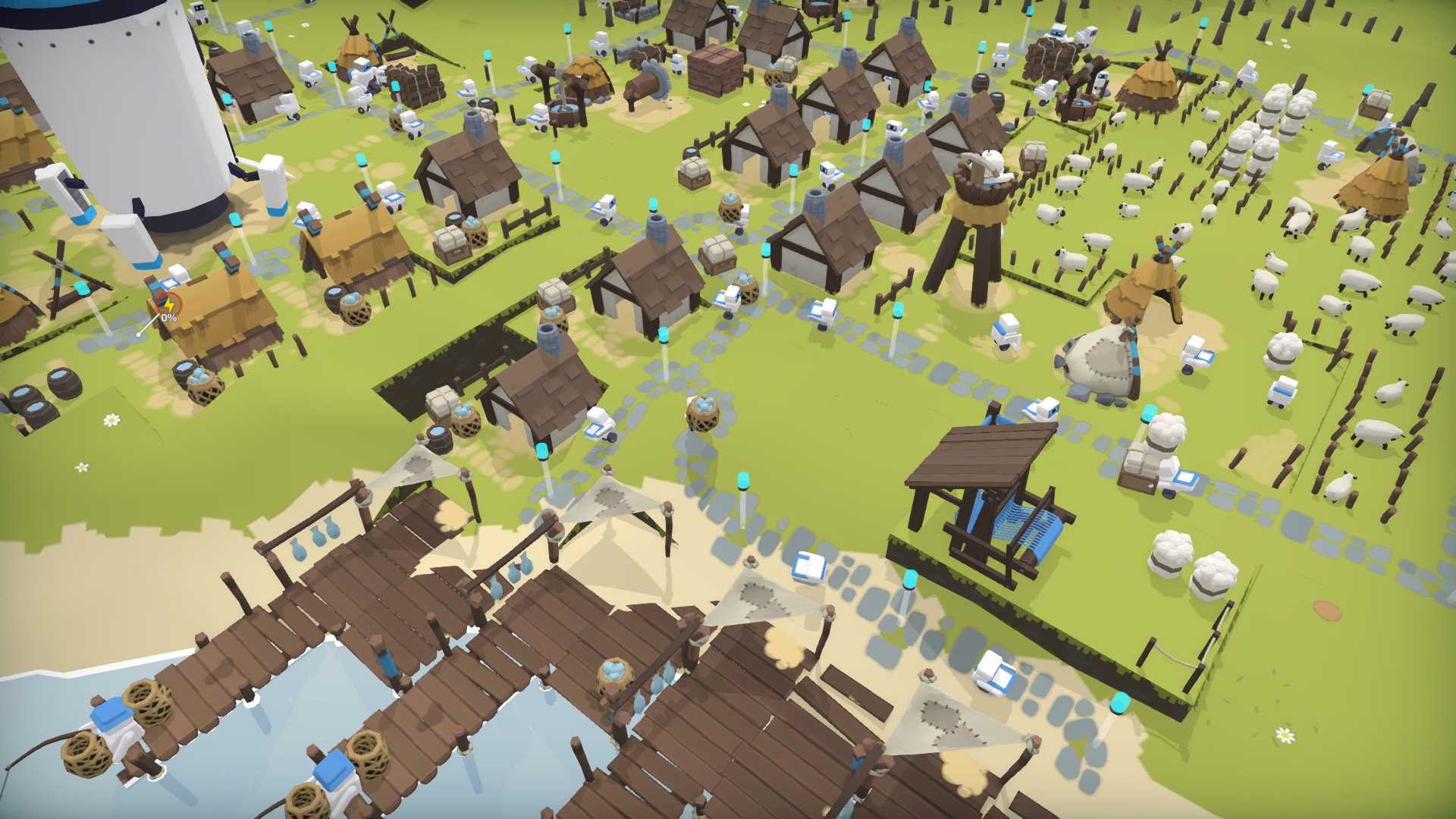The width and height of the screenshot is (1456, 819).
Task: Click the lightning bolt 0% energy indicator
Action: (x=168, y=307)
